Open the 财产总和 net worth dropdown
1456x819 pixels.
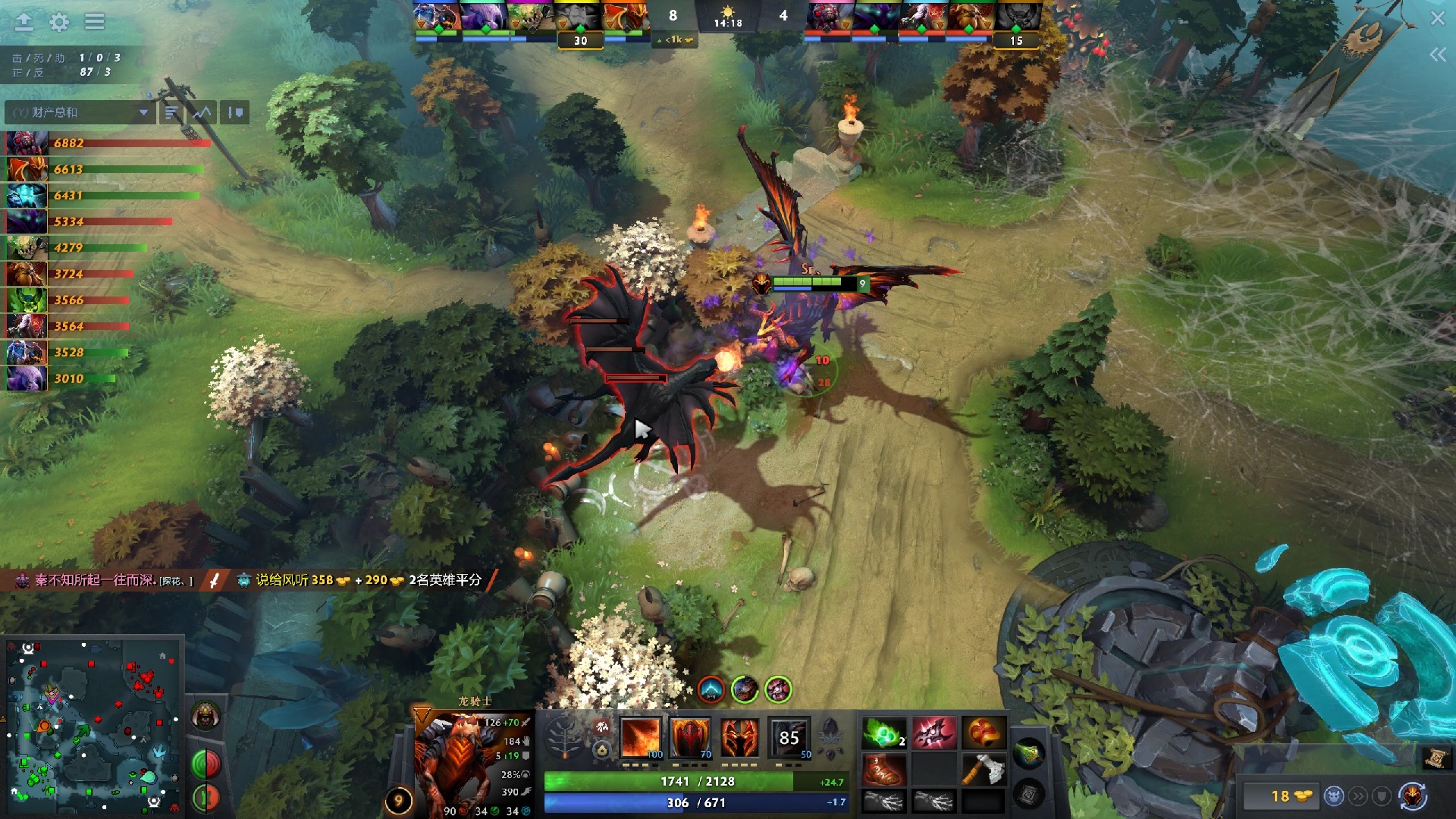[x=80, y=112]
